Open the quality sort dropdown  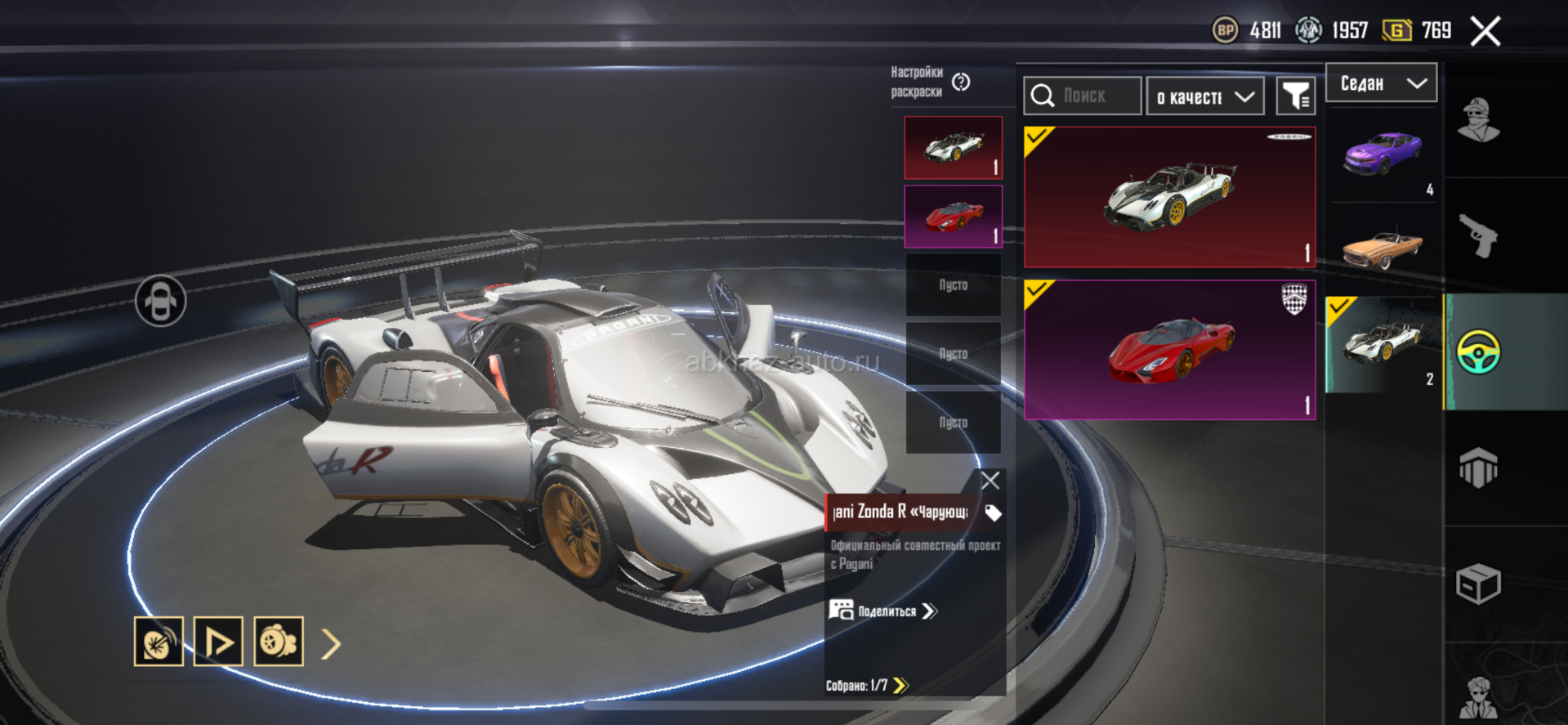click(1205, 97)
